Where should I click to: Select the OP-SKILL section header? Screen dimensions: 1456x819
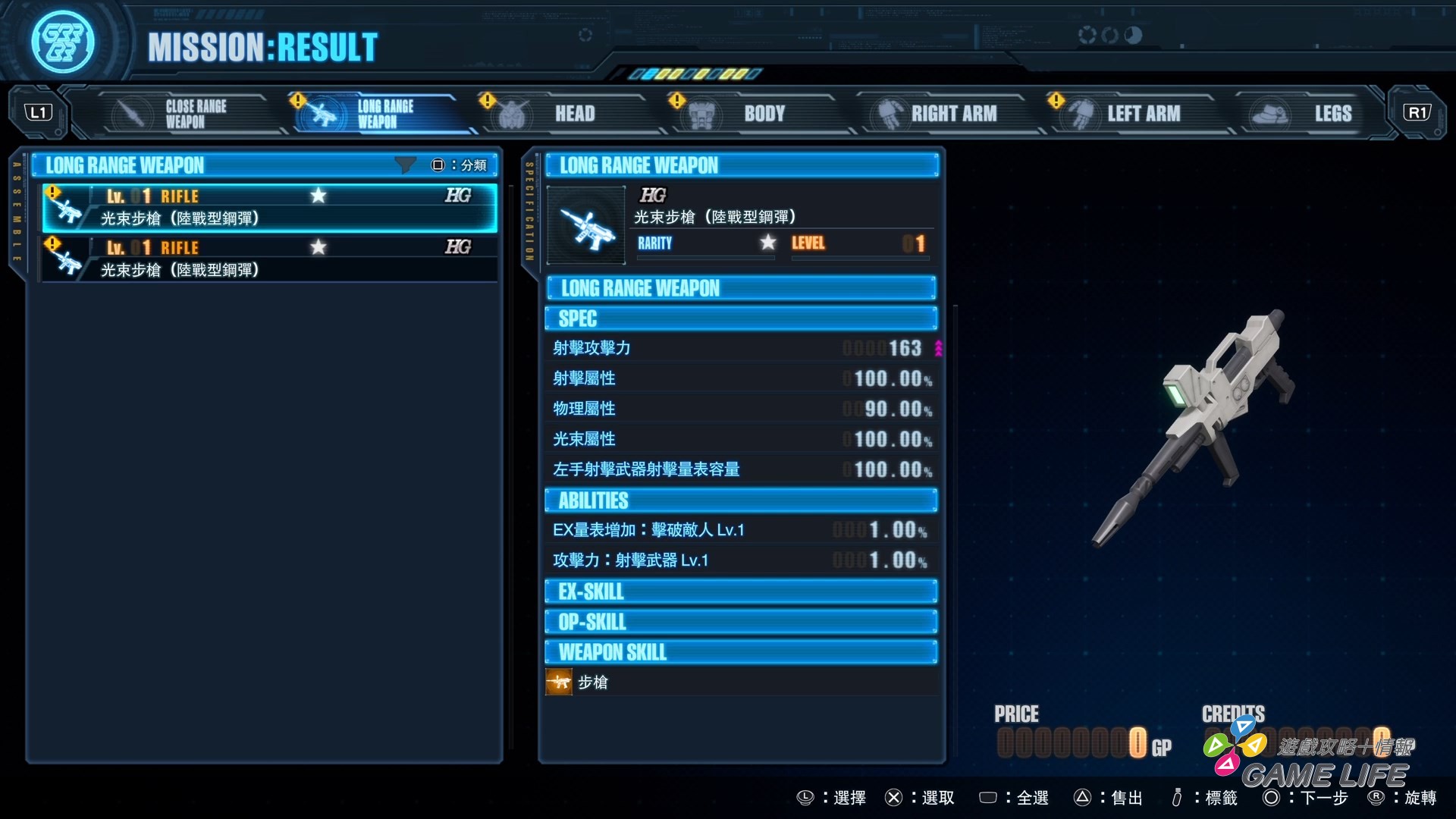click(741, 622)
